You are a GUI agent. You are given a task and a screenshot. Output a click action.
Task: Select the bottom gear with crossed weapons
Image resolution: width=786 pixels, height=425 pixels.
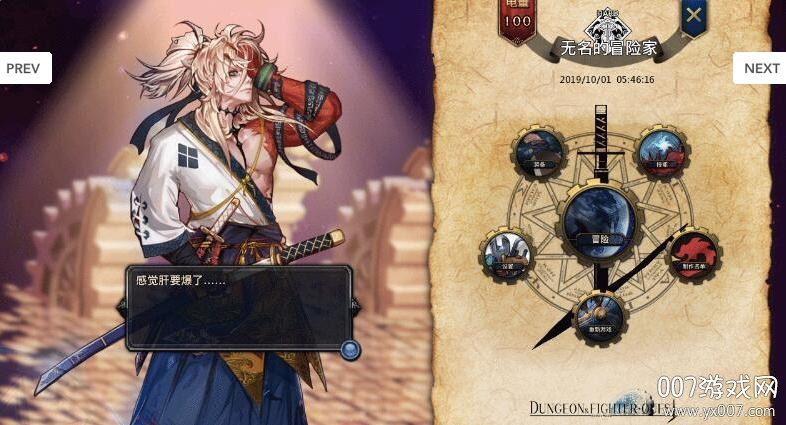pyautogui.click(x=599, y=319)
